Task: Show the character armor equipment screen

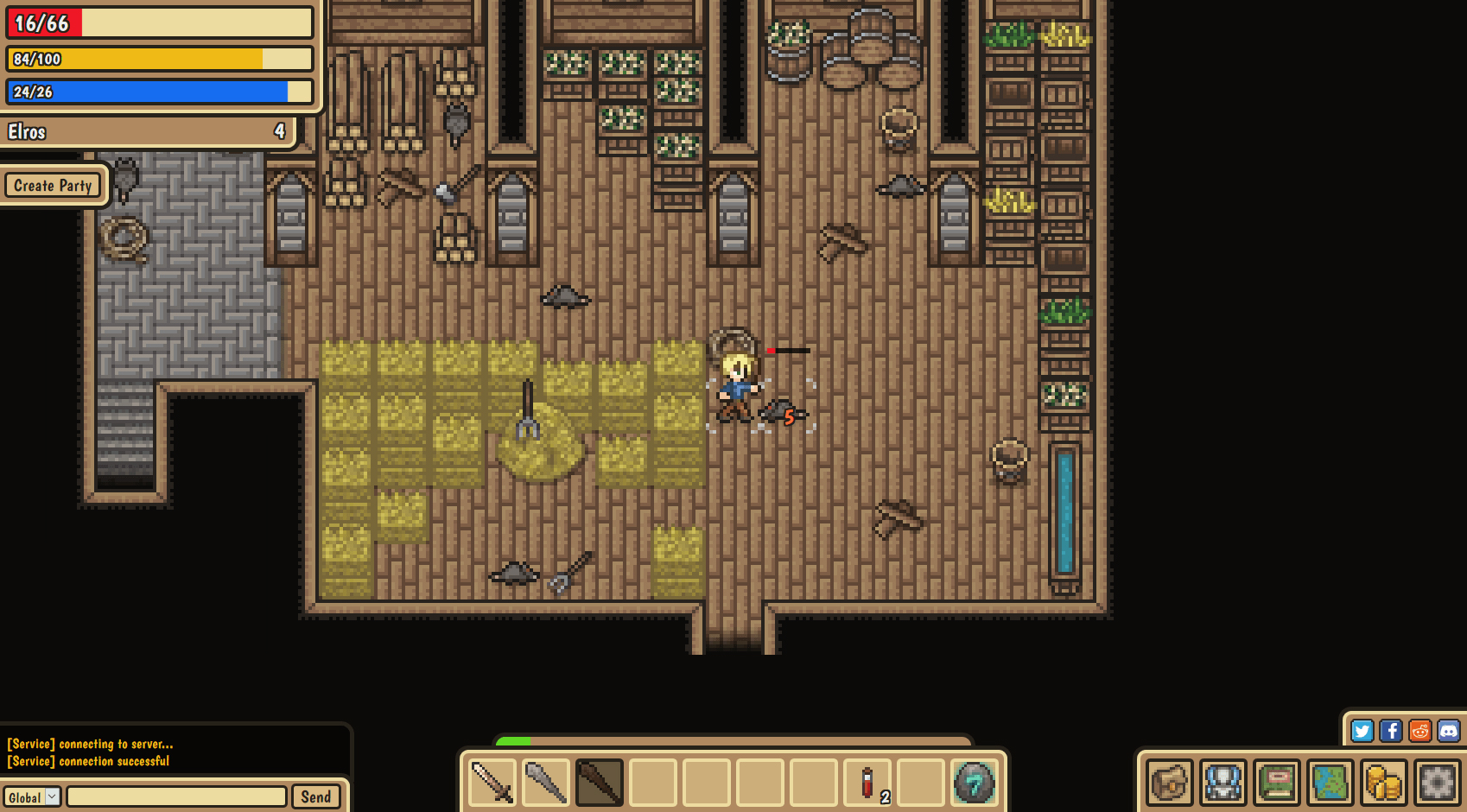Action: pos(1223,783)
